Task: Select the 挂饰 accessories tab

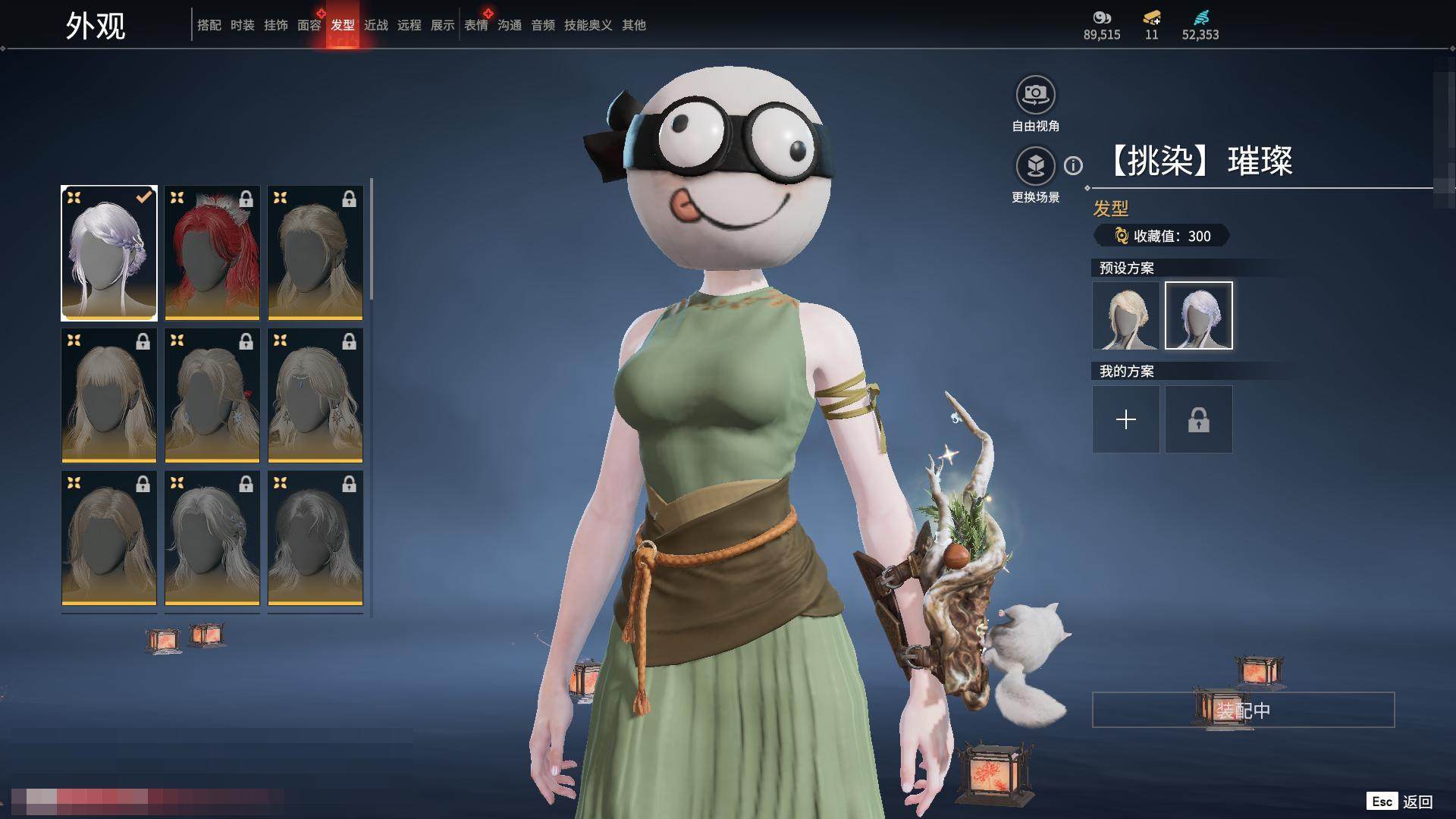Action: [275, 25]
